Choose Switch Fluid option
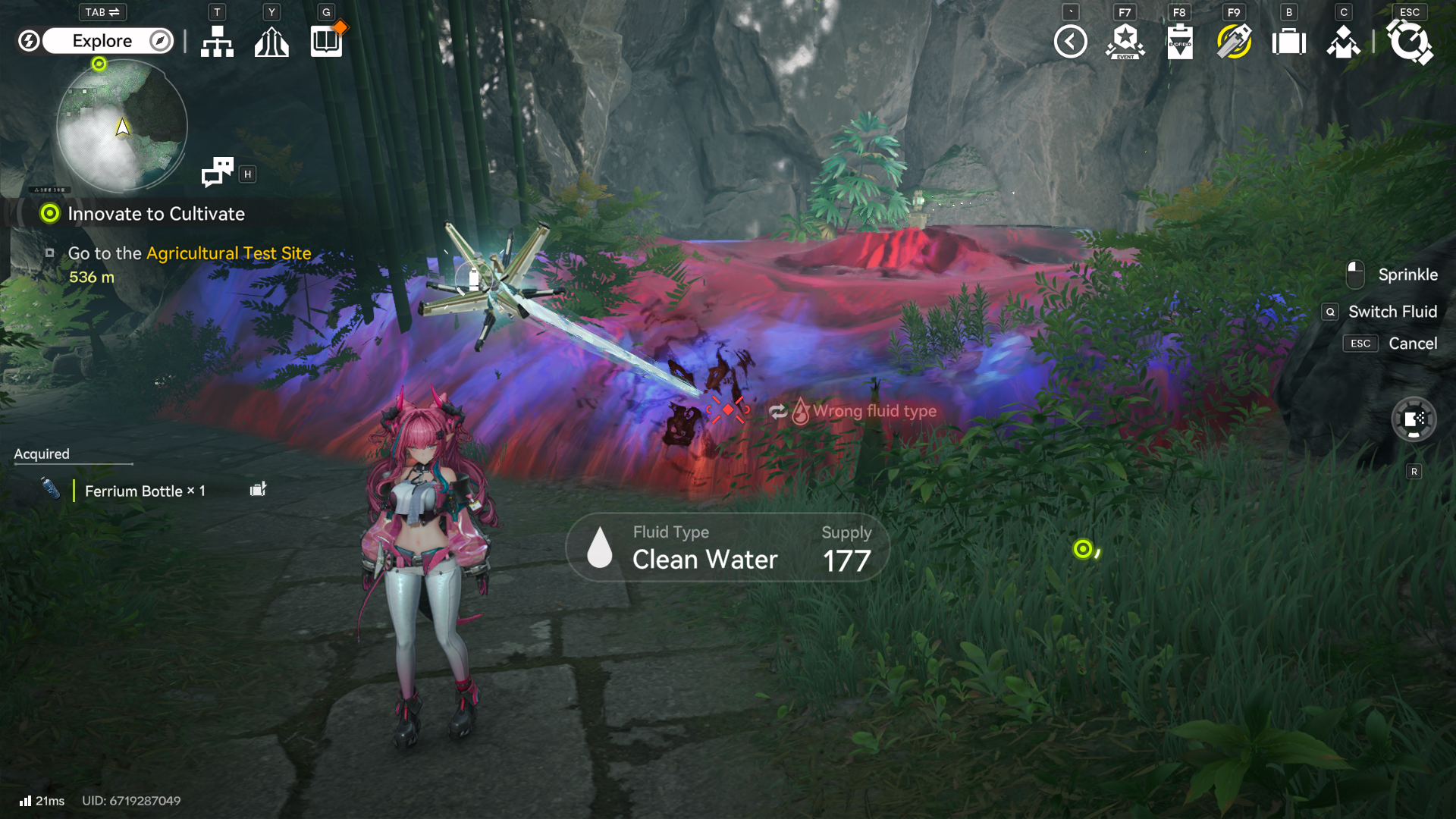 tap(1392, 312)
